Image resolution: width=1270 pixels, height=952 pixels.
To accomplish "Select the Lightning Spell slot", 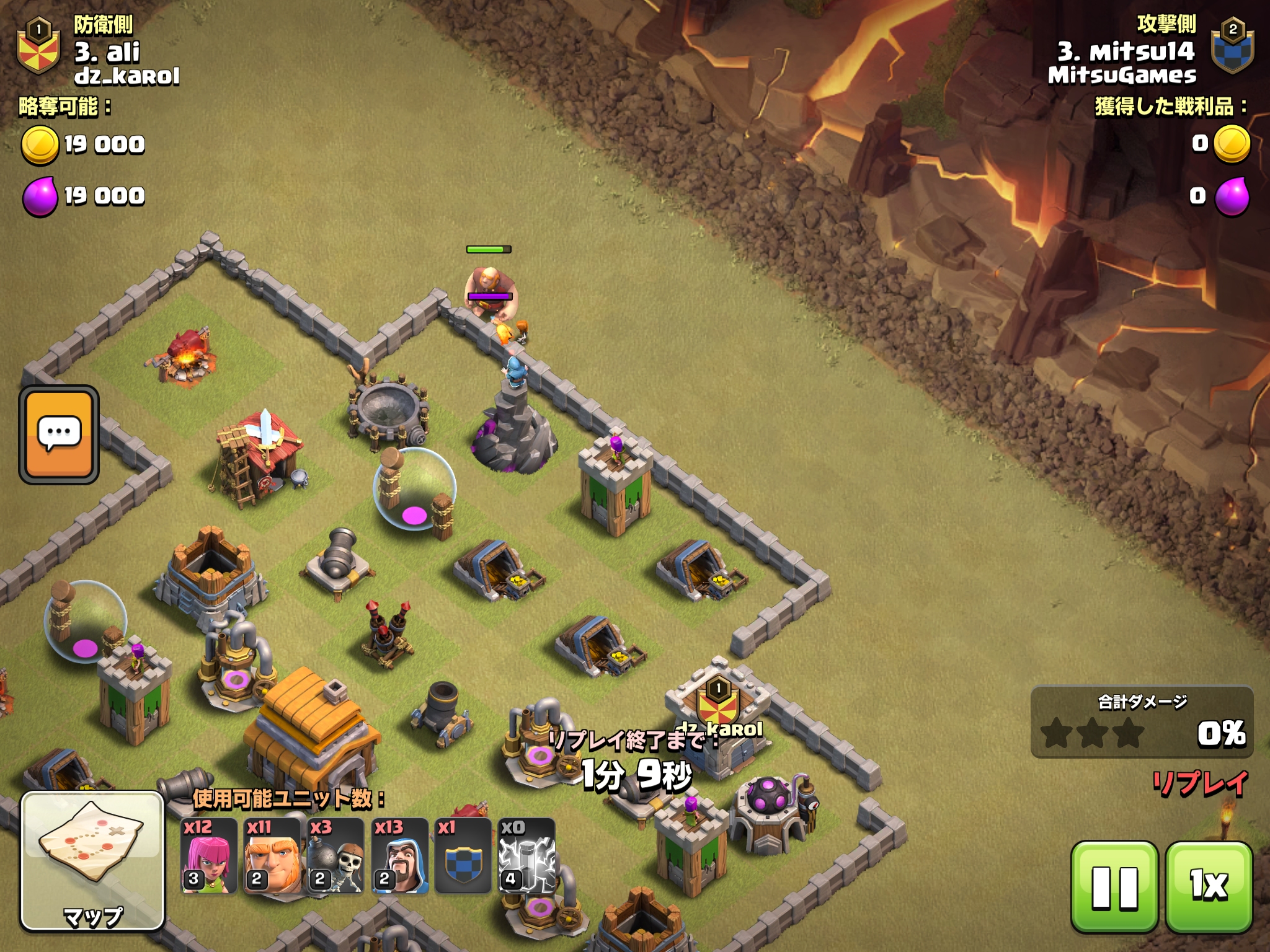I will [526, 856].
